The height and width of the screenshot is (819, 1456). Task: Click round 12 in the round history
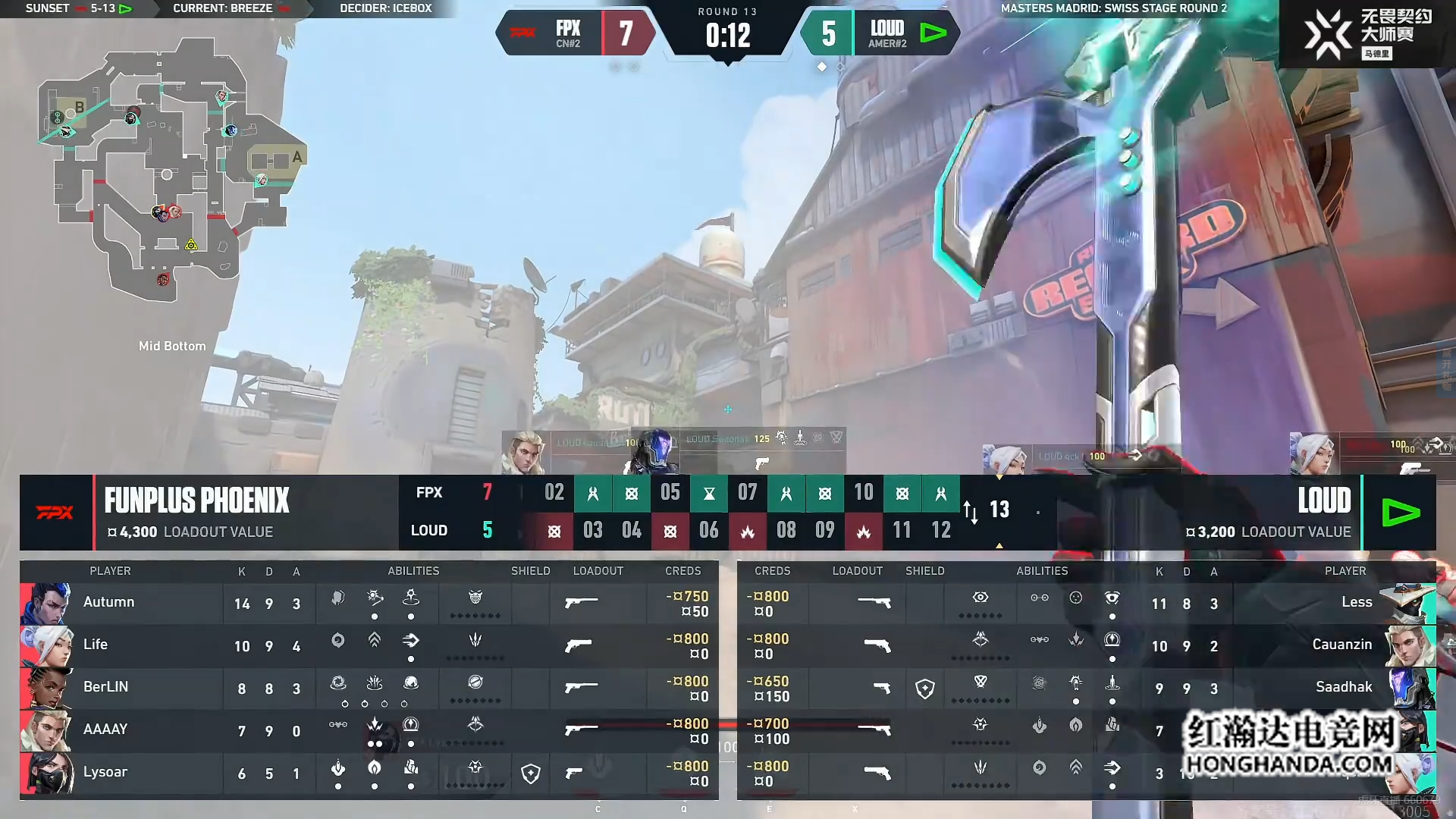pyautogui.click(x=941, y=531)
